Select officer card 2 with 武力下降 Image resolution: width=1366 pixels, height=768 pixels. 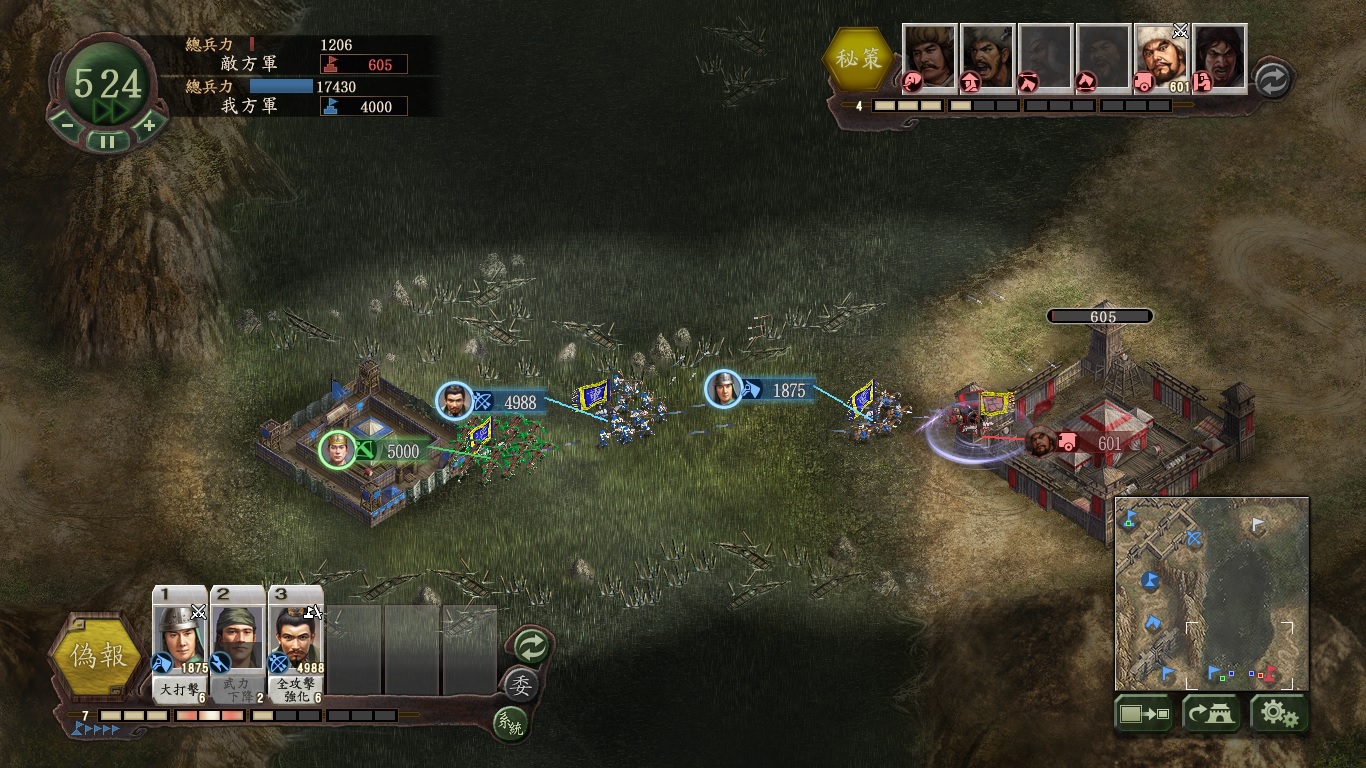[238, 644]
